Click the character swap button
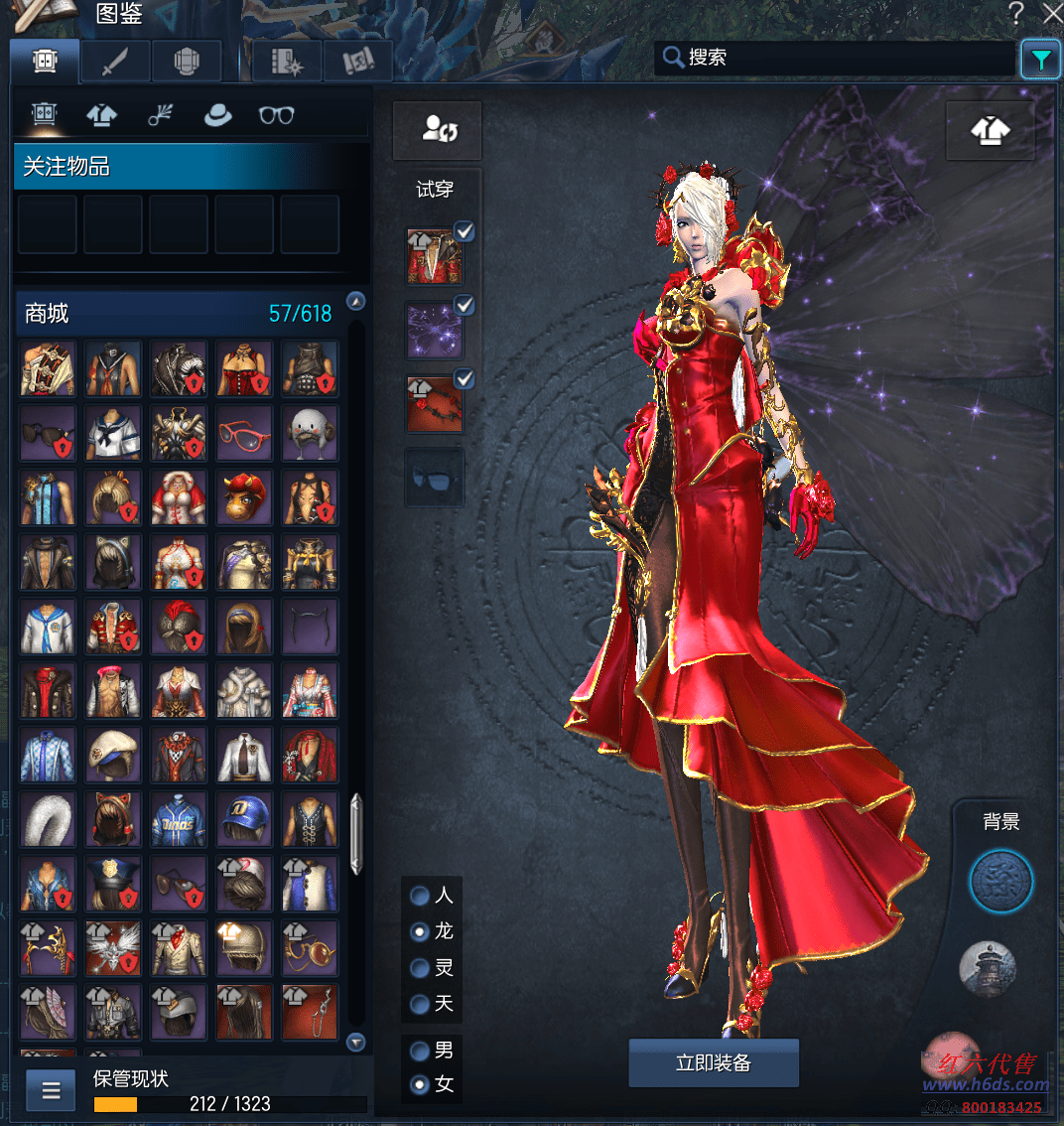Screen dimensions: 1064x1126 tap(438, 130)
